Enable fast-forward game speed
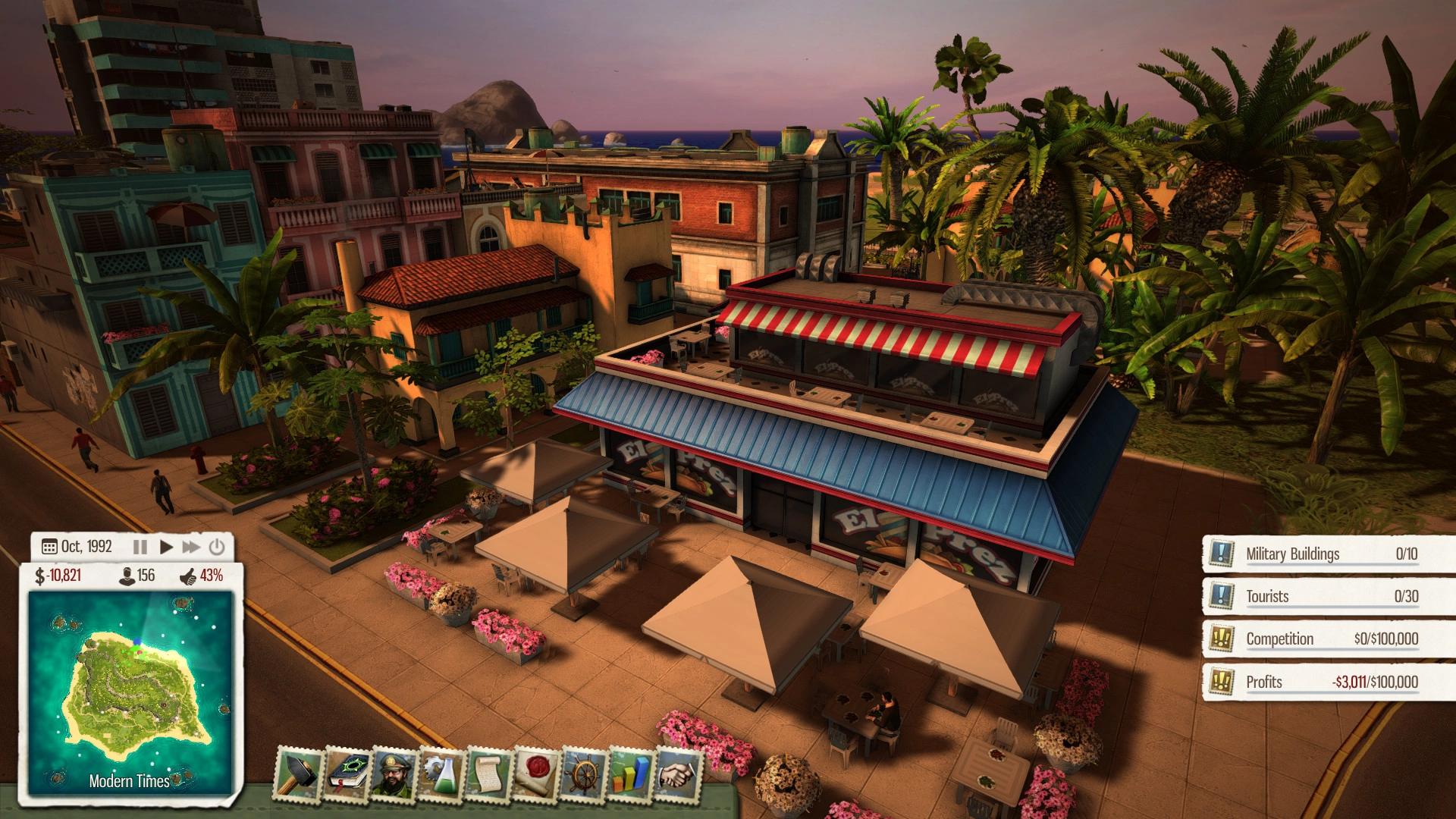 pyautogui.click(x=191, y=546)
